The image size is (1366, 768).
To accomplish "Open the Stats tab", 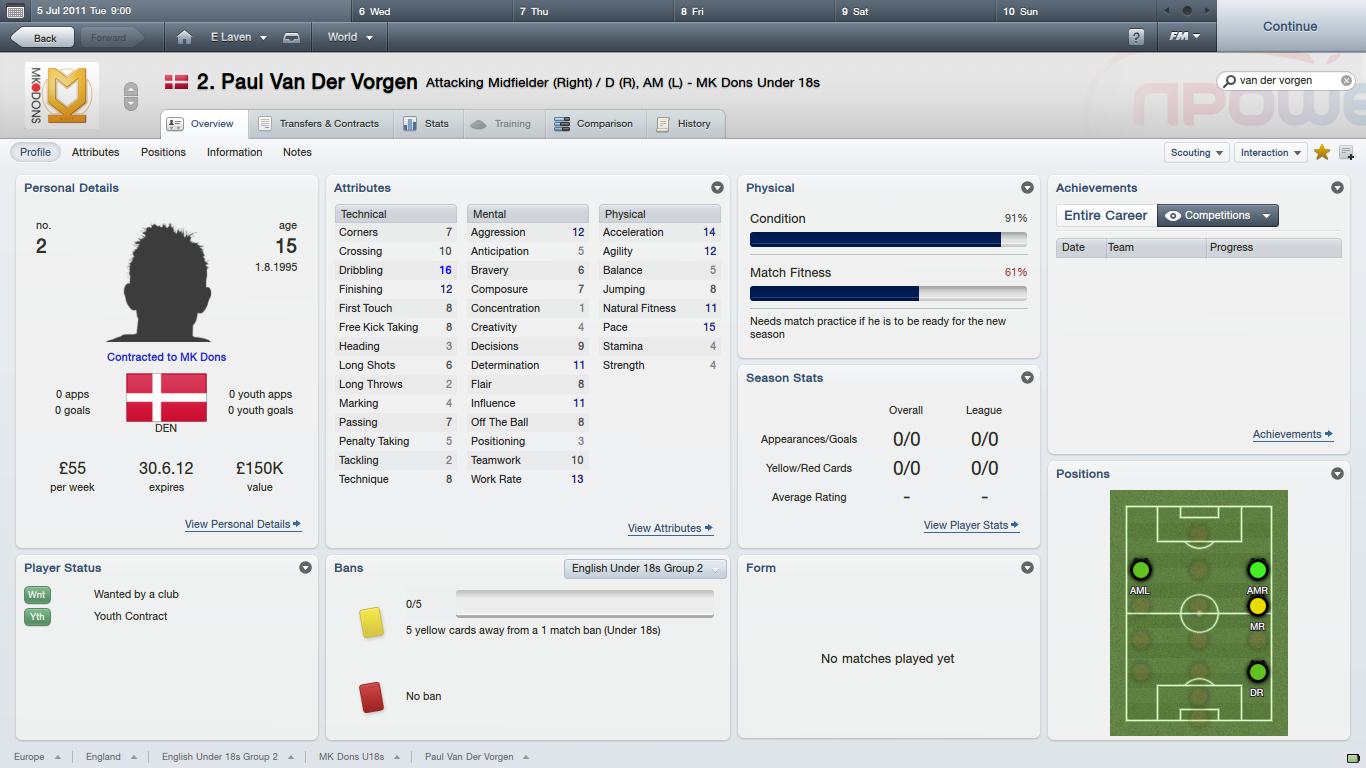I will (x=426, y=124).
